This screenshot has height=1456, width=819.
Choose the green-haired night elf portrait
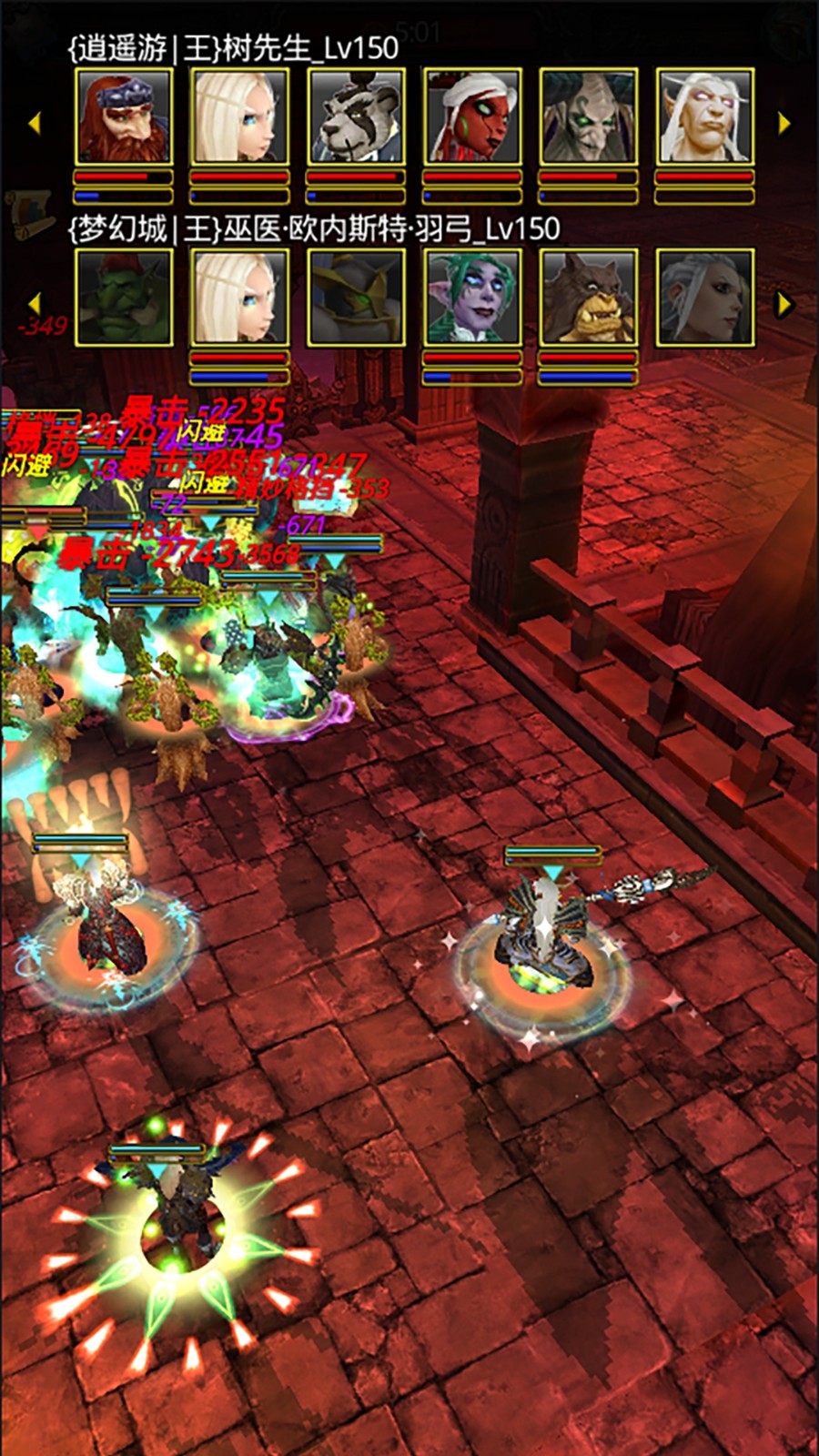[472, 298]
